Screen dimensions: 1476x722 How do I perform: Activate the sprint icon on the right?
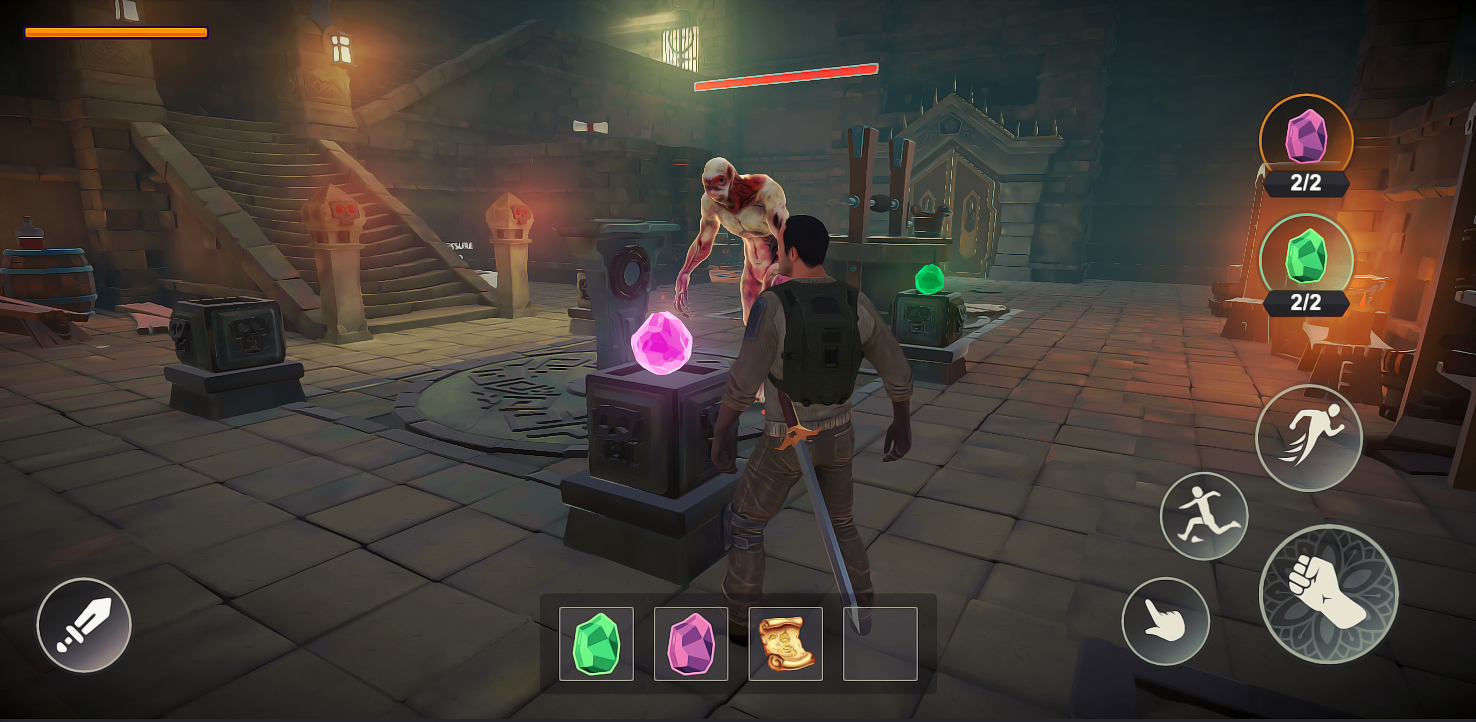pos(1309,437)
